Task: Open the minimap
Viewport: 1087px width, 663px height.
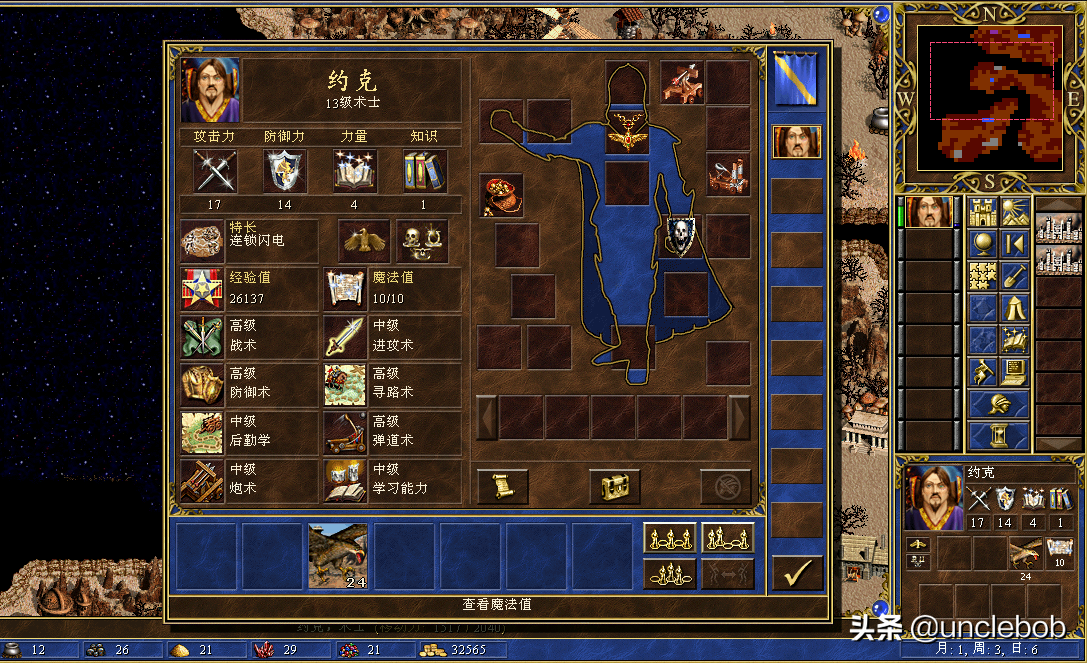Action: click(x=991, y=98)
